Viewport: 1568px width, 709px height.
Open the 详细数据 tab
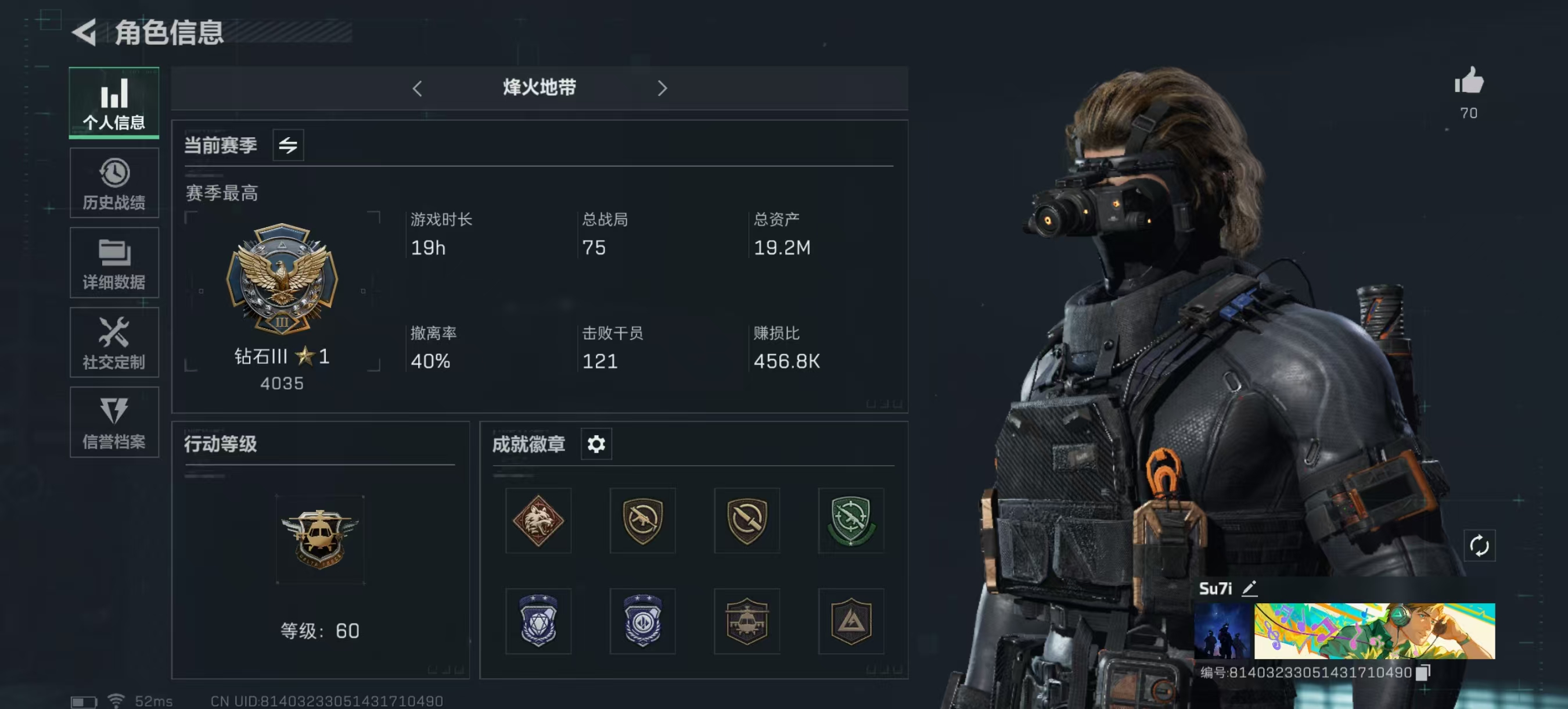pos(114,263)
